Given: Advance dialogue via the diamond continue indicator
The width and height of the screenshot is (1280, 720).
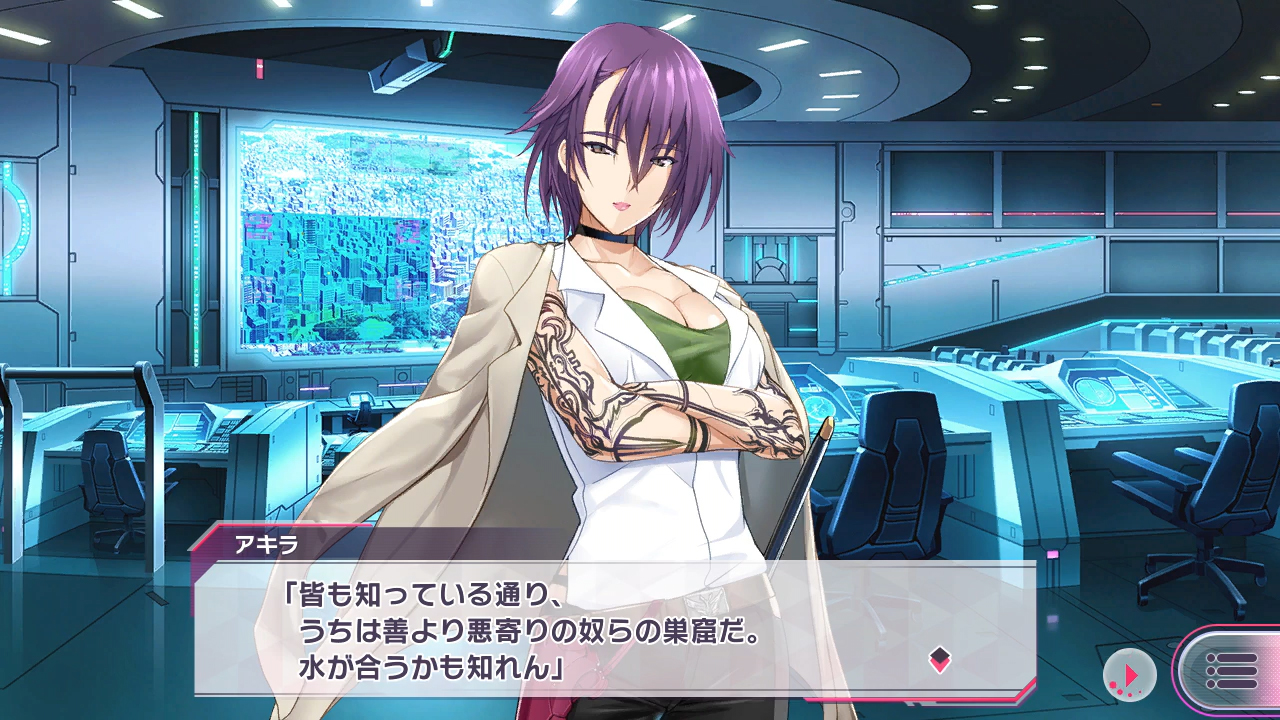Looking at the screenshot, I should (x=939, y=658).
